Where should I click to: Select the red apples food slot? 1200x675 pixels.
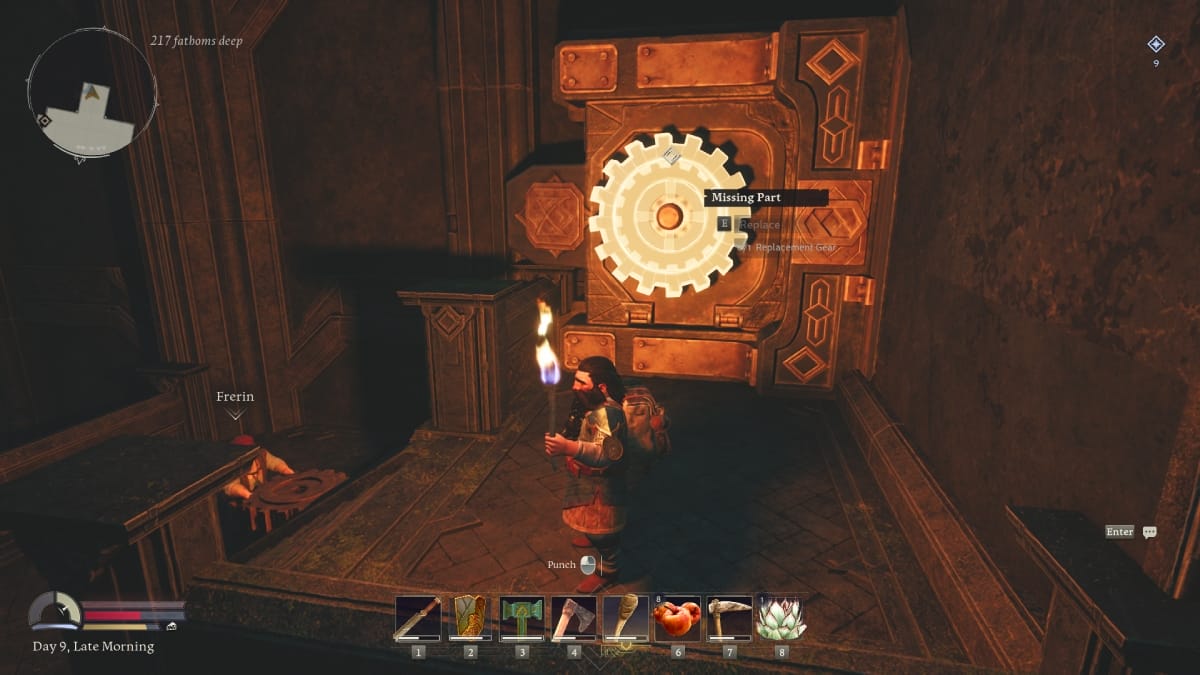677,618
